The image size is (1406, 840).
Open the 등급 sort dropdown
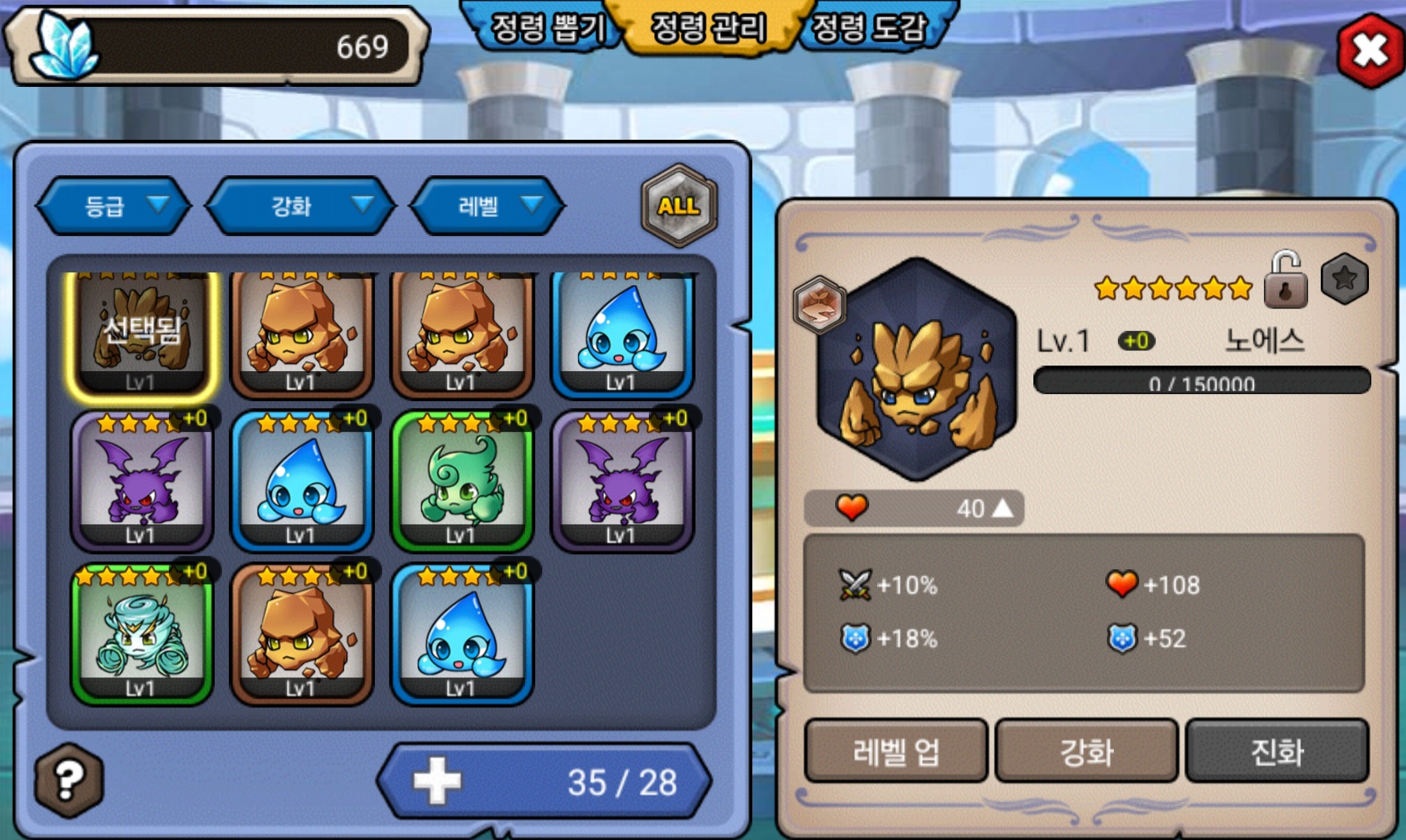[x=114, y=206]
